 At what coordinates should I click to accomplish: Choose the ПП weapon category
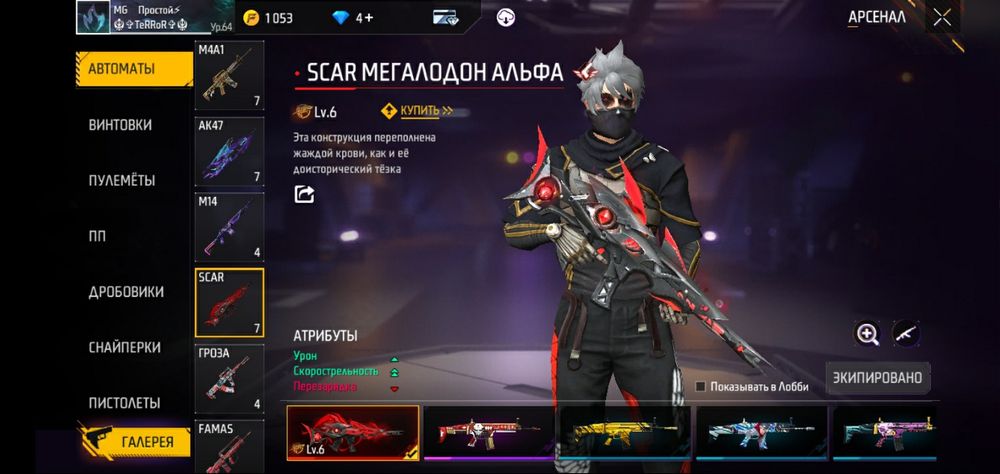(98, 236)
